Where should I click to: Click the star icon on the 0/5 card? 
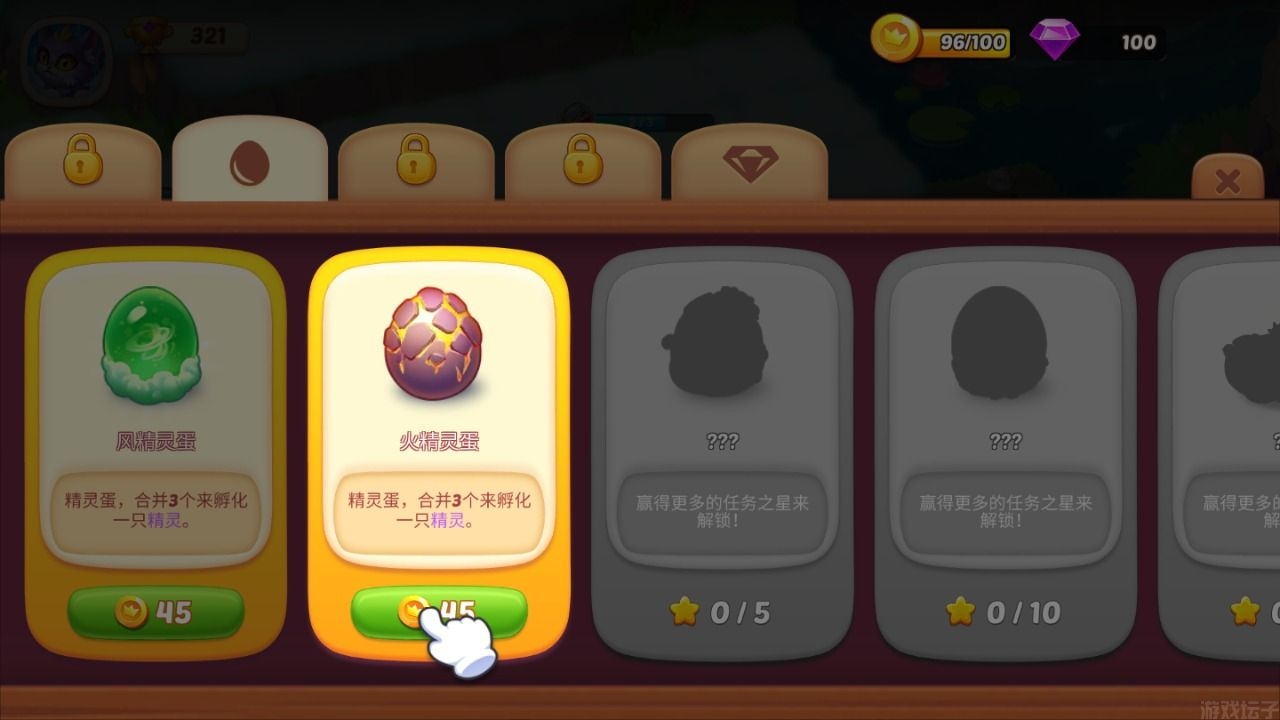tap(686, 612)
